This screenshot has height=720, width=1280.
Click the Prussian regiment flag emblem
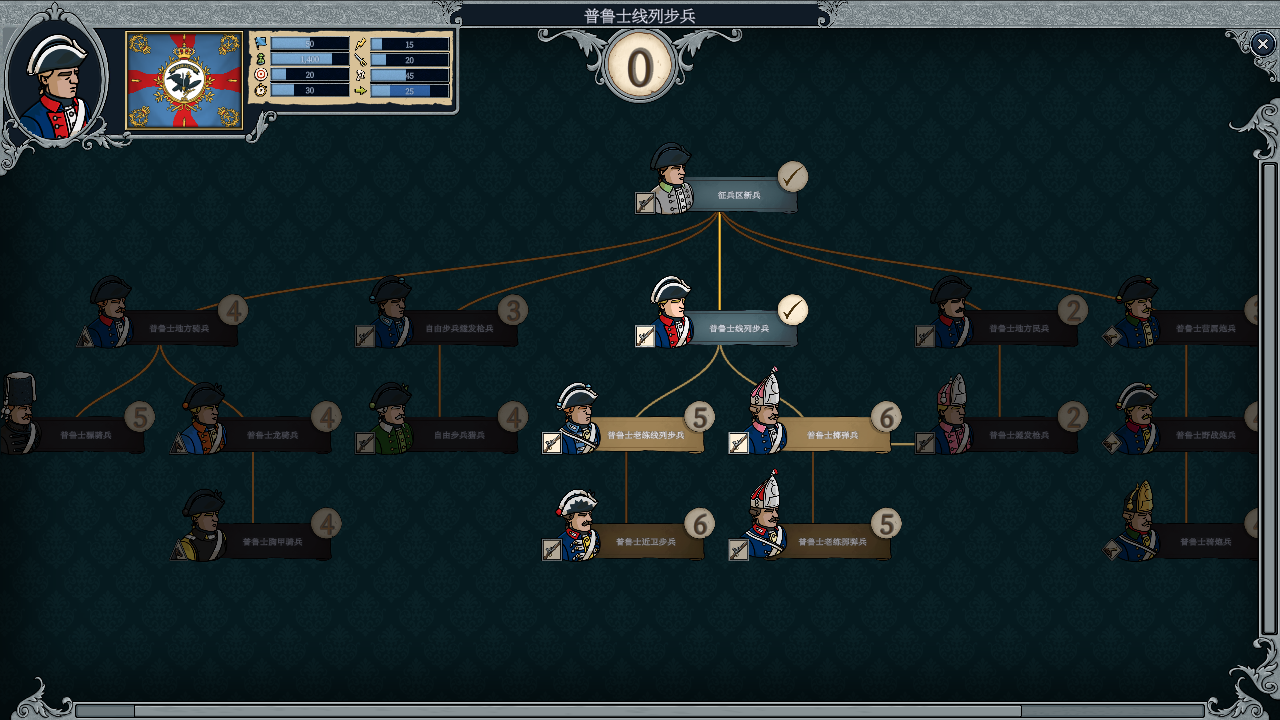coord(184,81)
